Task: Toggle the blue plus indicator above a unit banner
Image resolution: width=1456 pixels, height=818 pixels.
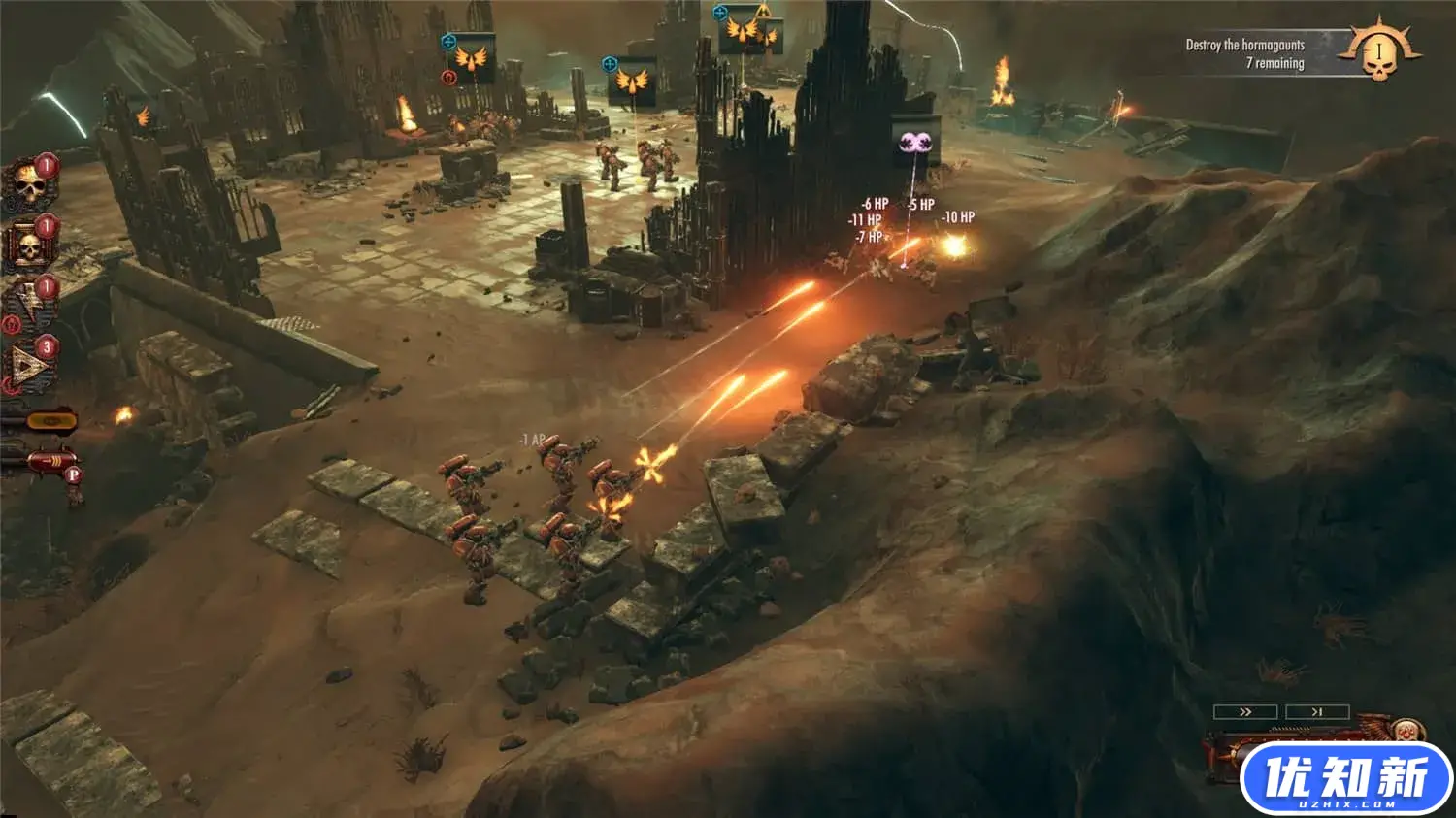Action: pyautogui.click(x=448, y=41)
